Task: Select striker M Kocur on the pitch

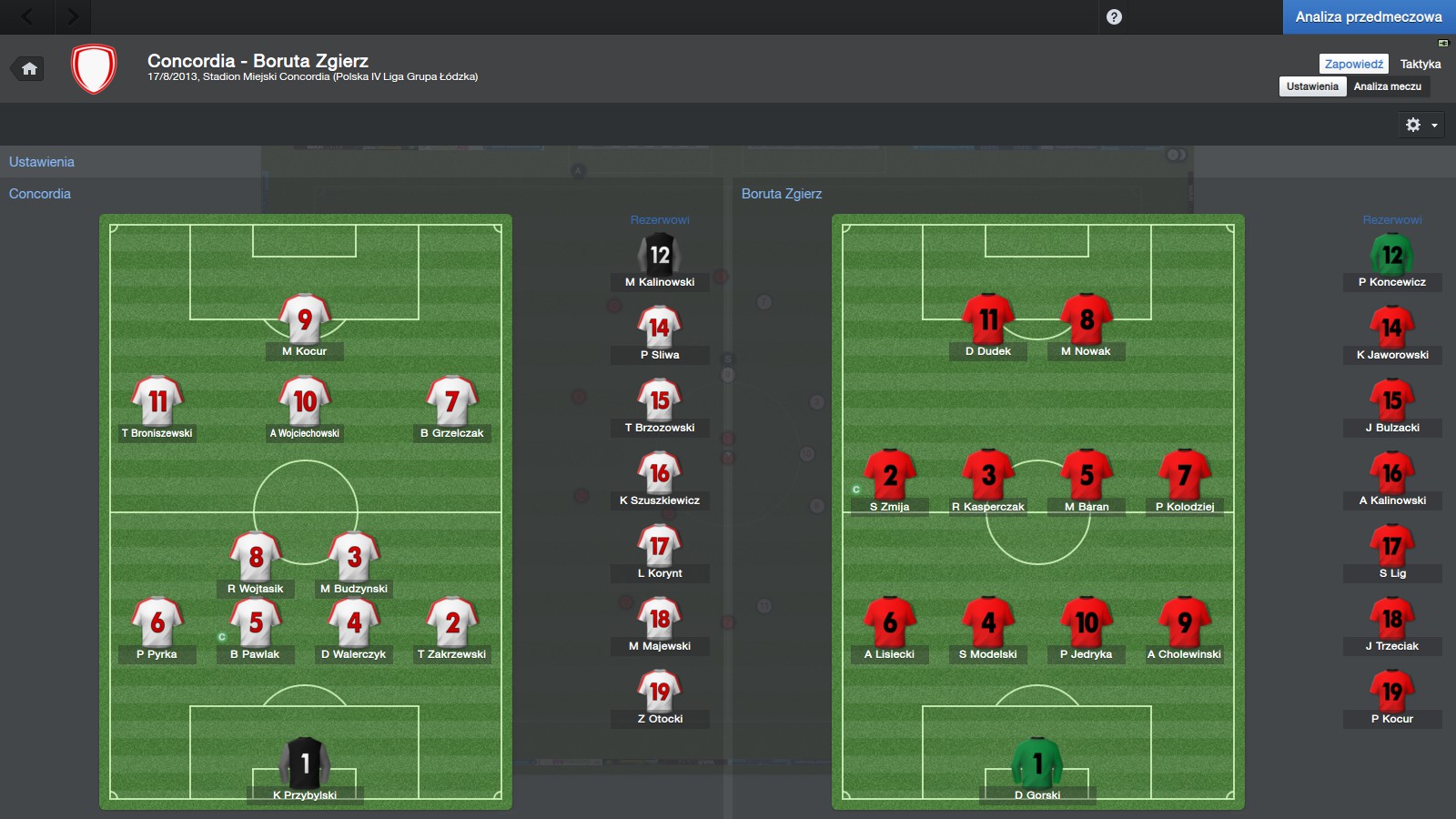Action: 305,320
